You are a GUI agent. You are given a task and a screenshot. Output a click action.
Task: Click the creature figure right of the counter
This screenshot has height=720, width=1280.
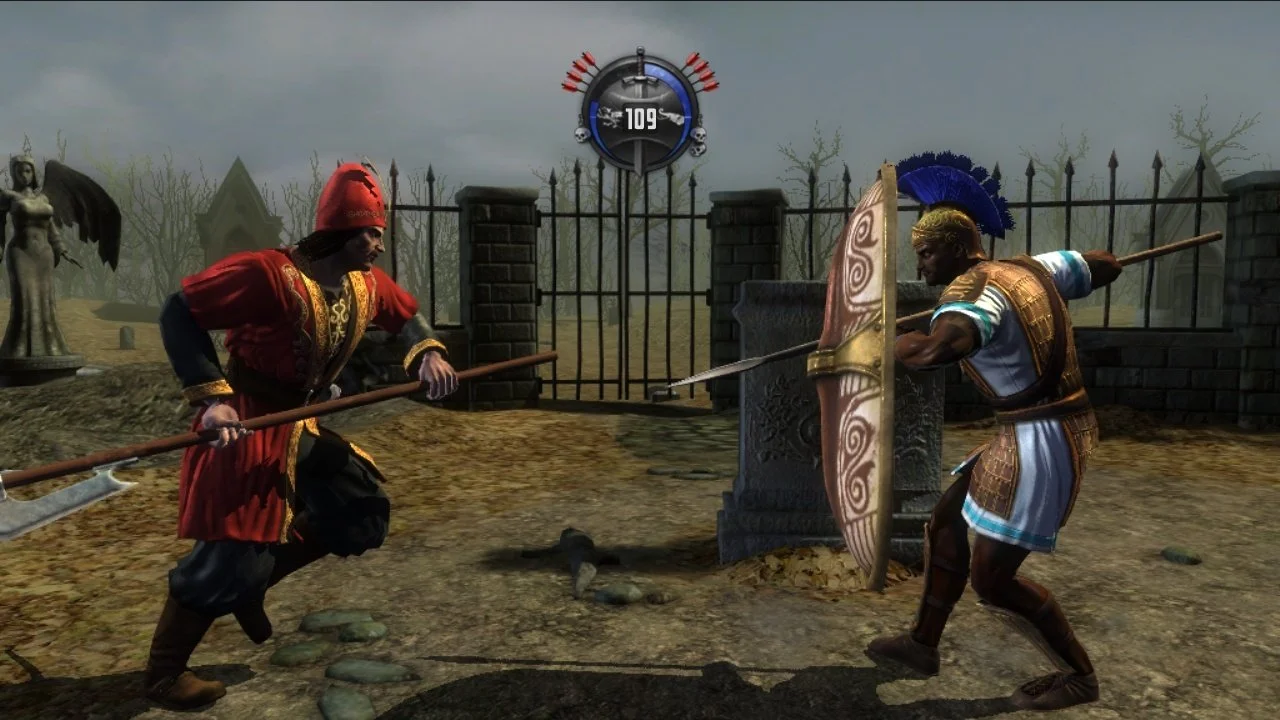coord(672,117)
